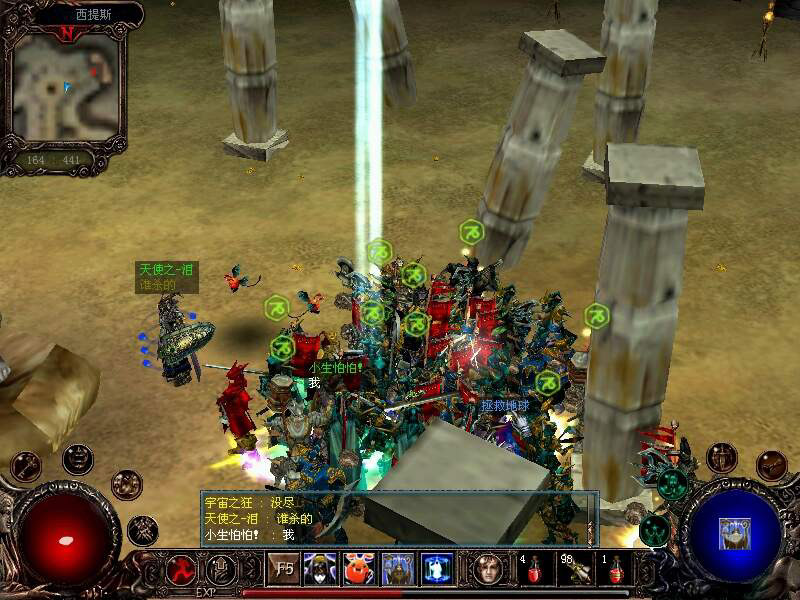This screenshot has height=600, width=800.
Task: Activate the hooded dark figure skill
Action: click(x=320, y=569)
